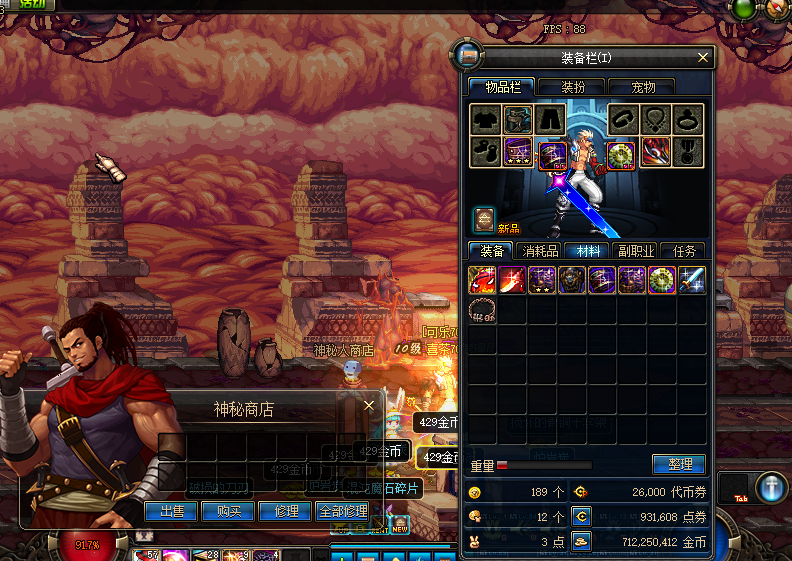Open the 副职业 sub-profession tab
The image size is (792, 561).
[x=636, y=251]
